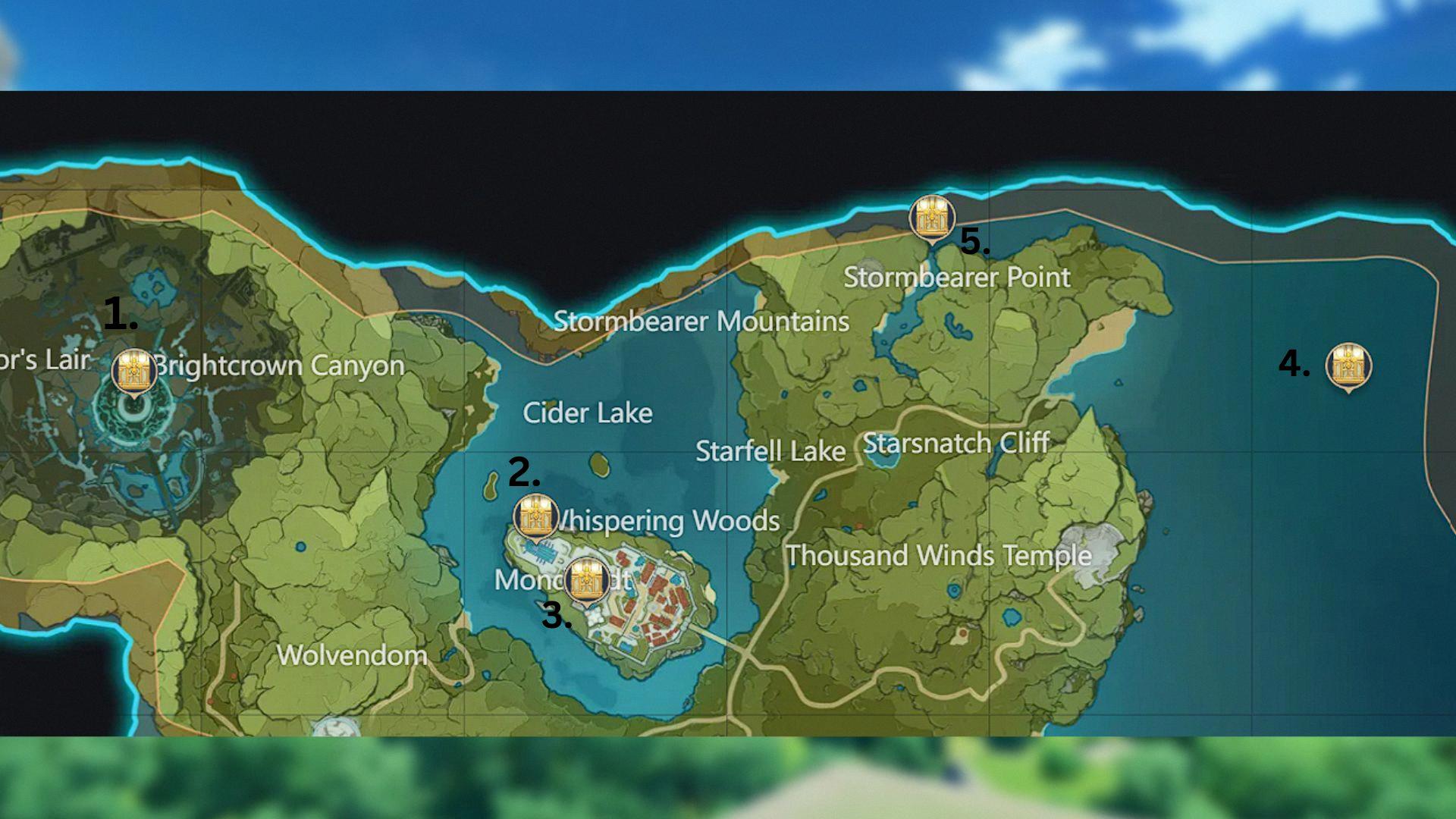This screenshot has width=1456, height=819.
Task: Open chest marker number 5 at Stormbearer Point
Action: 931,217
